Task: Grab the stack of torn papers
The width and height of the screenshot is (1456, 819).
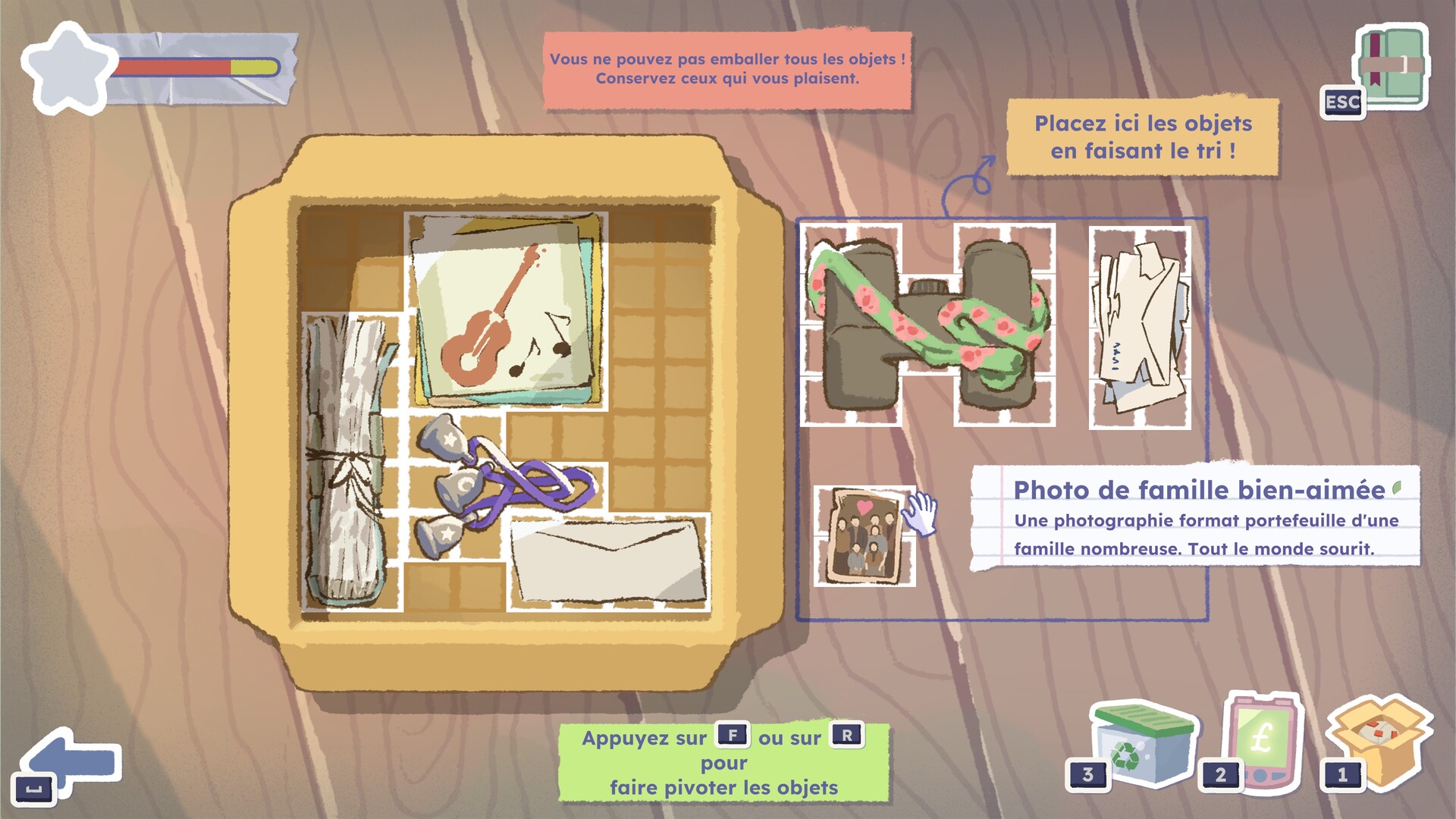Action: pyautogui.click(x=1140, y=328)
